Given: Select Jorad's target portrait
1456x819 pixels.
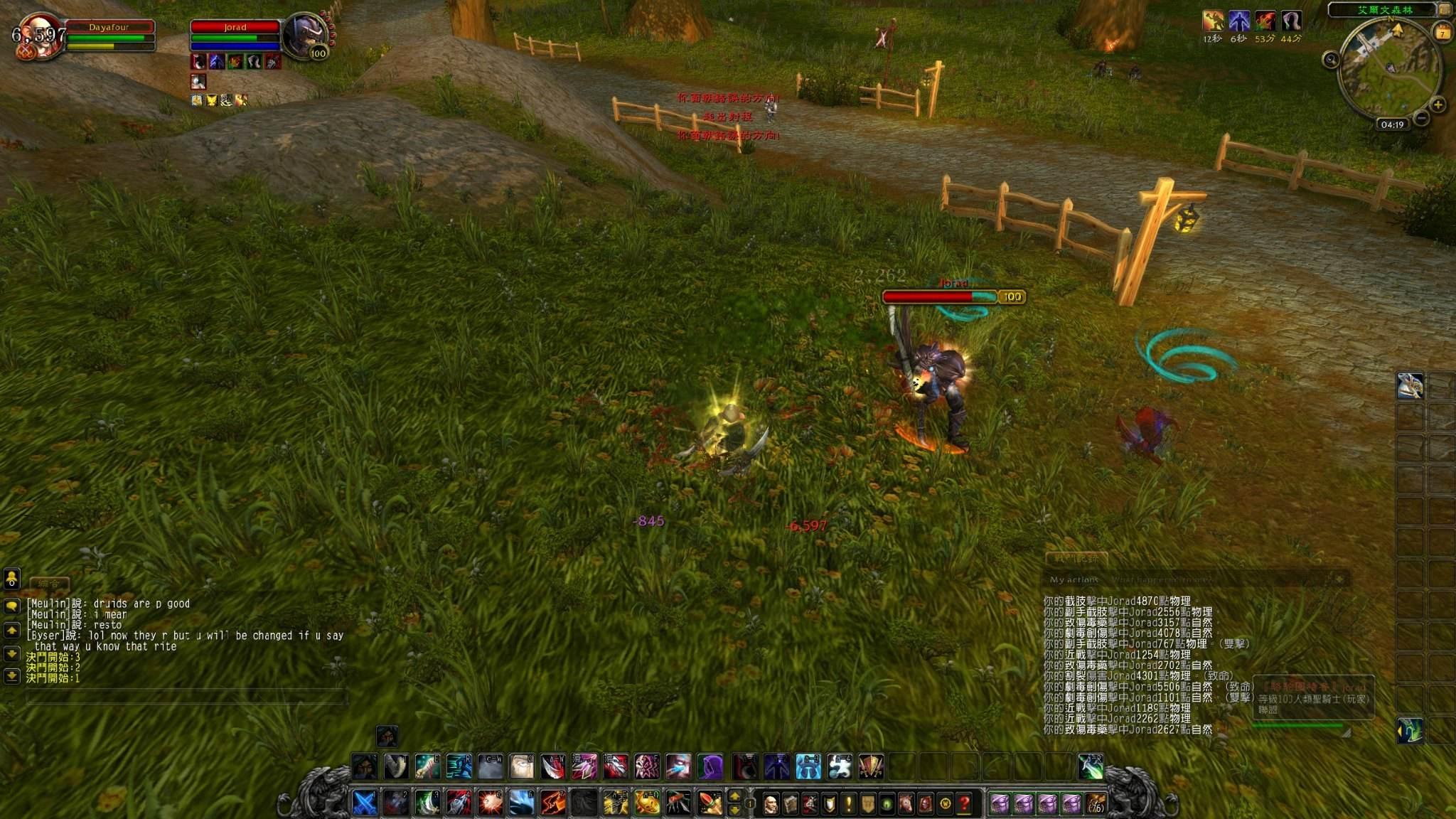Looking at the screenshot, I should (306, 36).
